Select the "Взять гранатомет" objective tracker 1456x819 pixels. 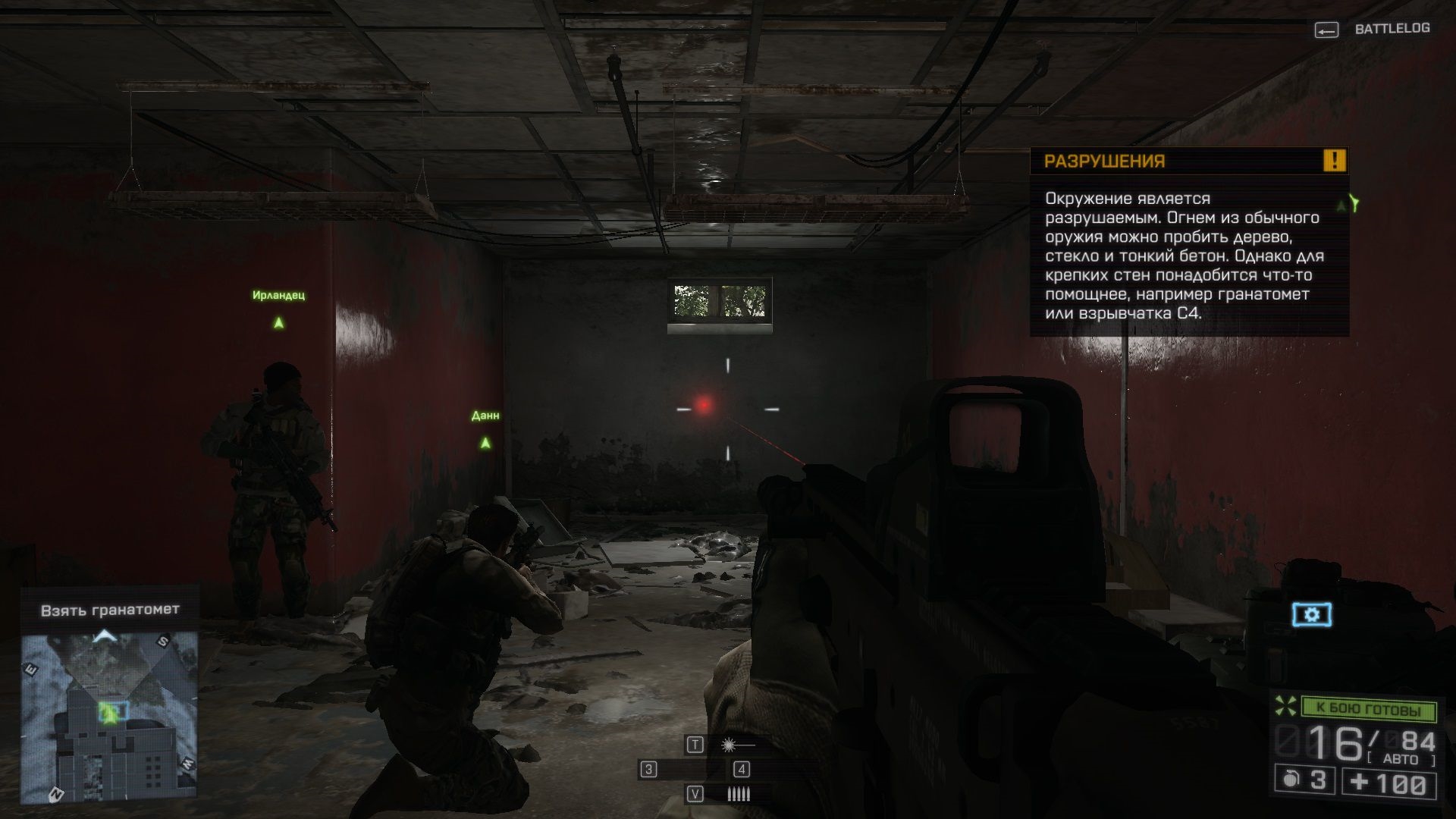(110, 610)
